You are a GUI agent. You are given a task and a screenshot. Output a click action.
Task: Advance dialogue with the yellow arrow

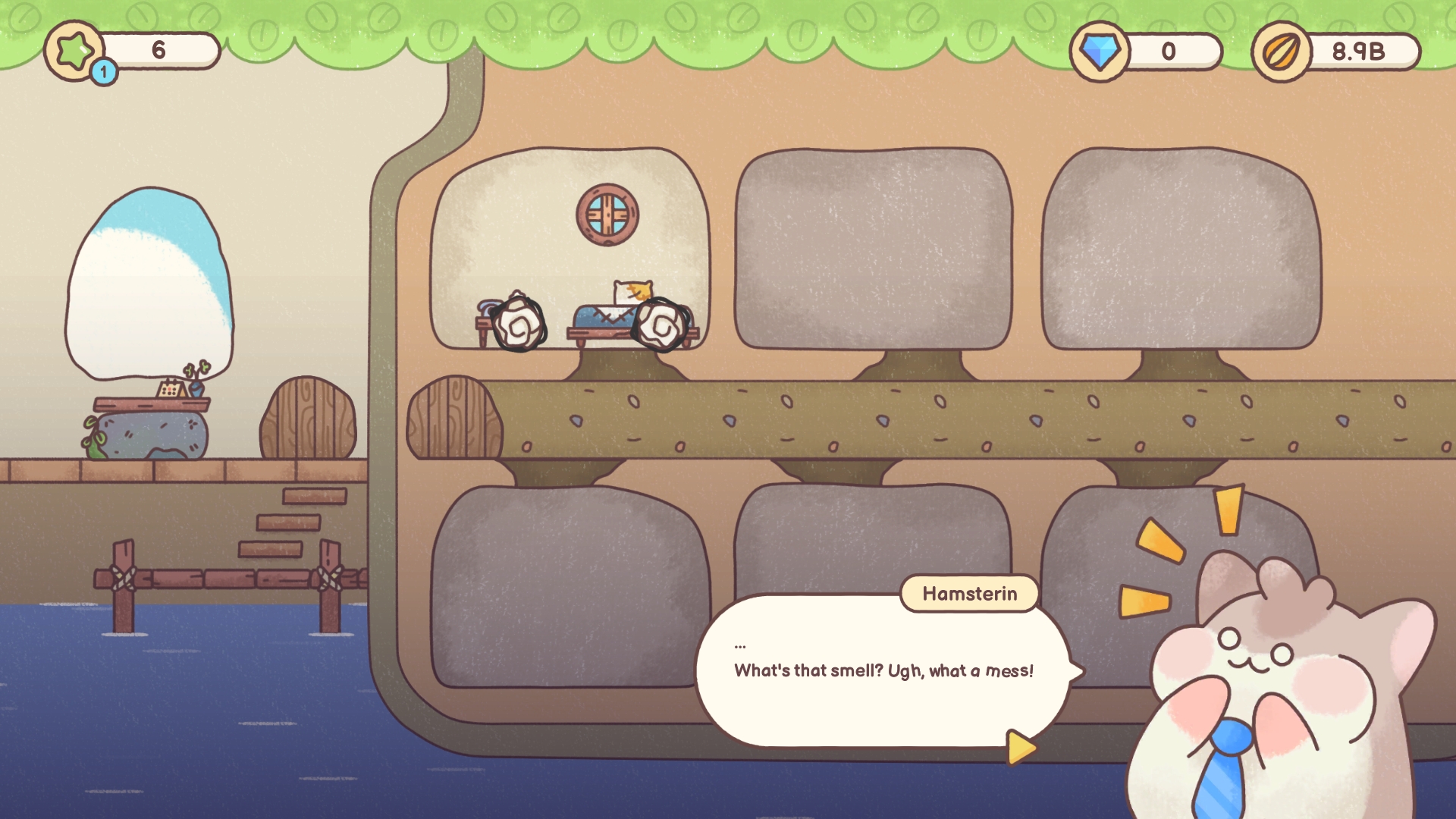[1021, 747]
